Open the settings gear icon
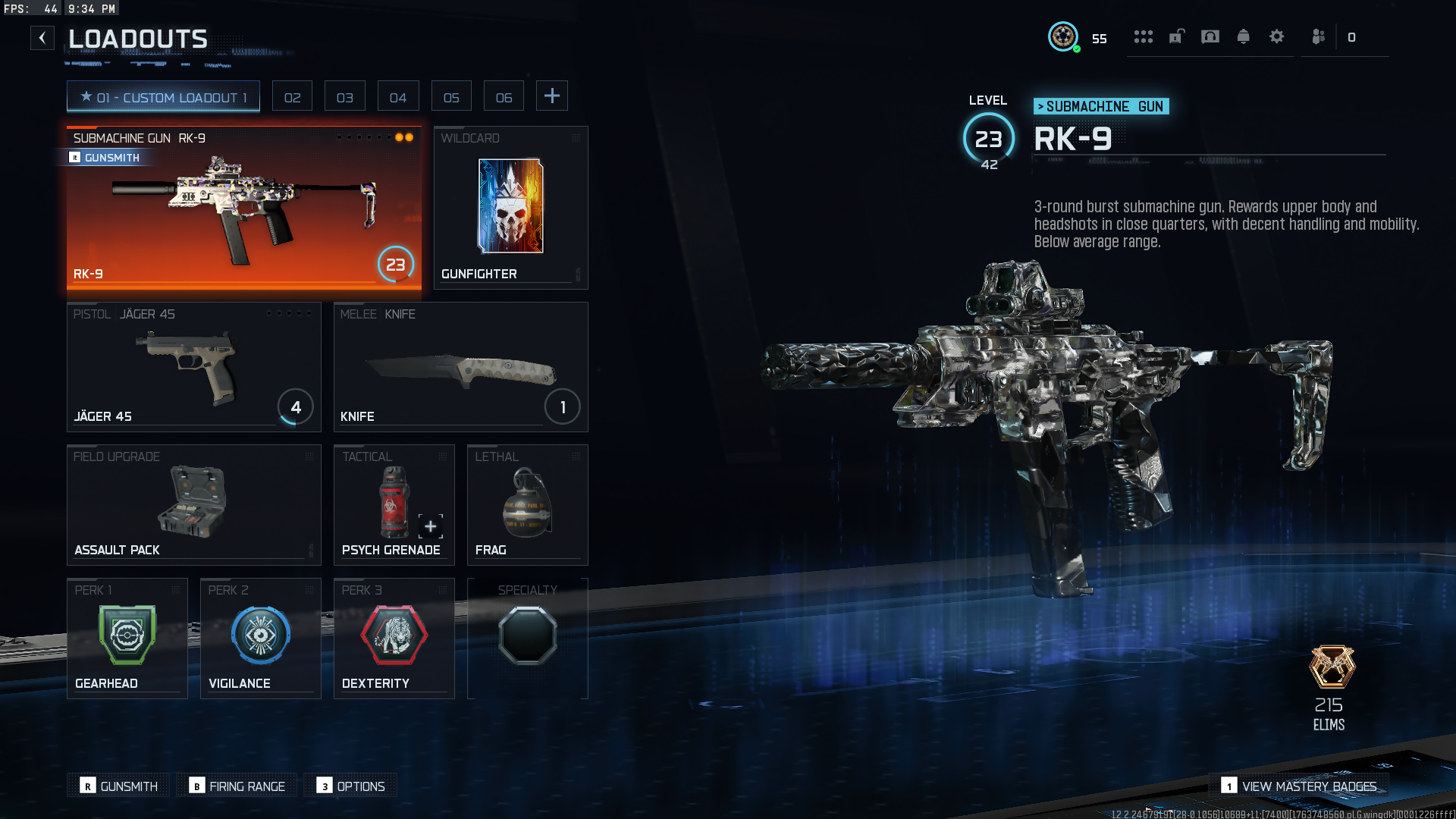This screenshot has width=1456, height=819. click(x=1276, y=37)
